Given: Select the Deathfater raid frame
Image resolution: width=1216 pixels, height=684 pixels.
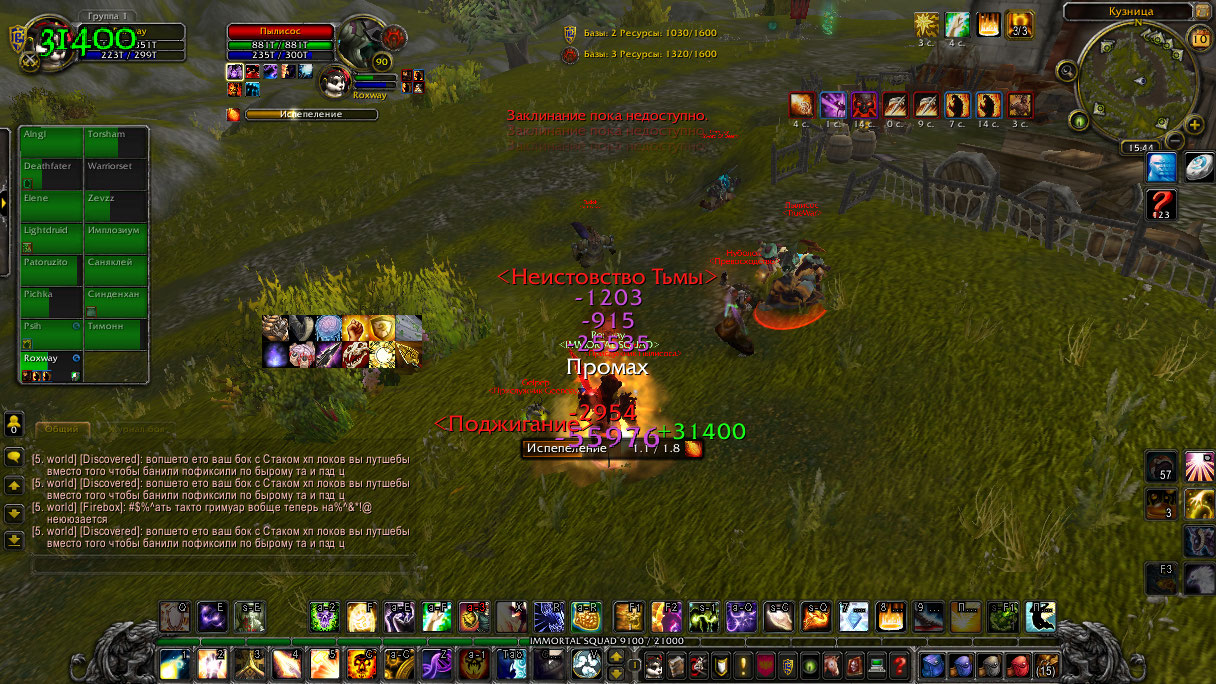Looking at the screenshot, I should (x=52, y=173).
